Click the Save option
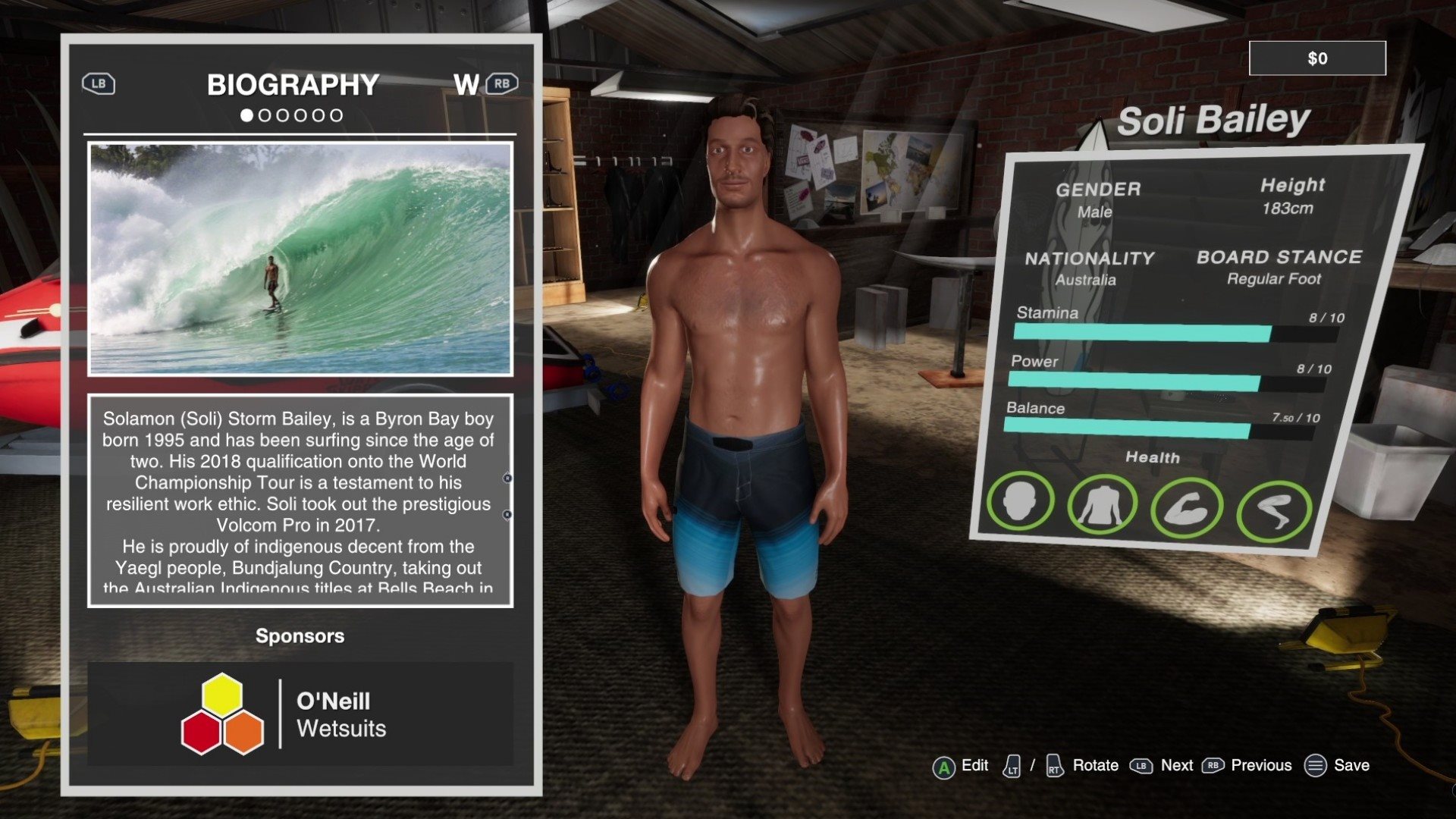The width and height of the screenshot is (1456, 819). [1337, 766]
